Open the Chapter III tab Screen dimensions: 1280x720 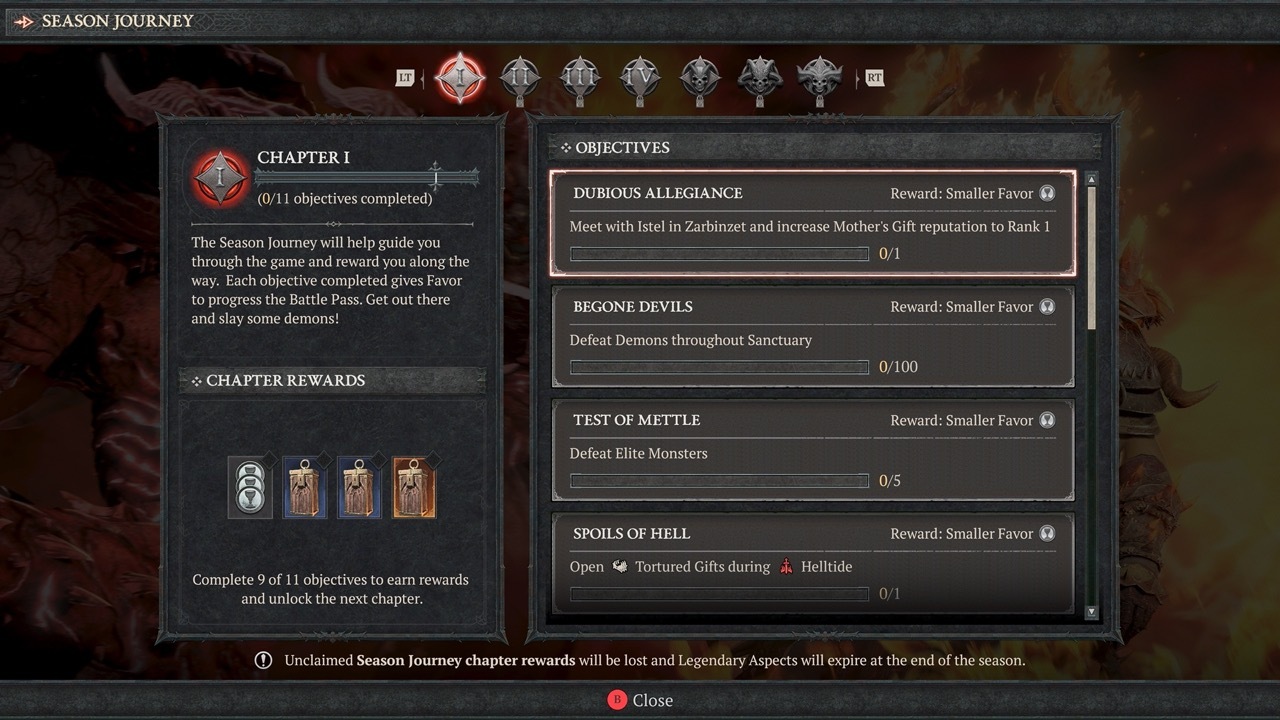(580, 78)
